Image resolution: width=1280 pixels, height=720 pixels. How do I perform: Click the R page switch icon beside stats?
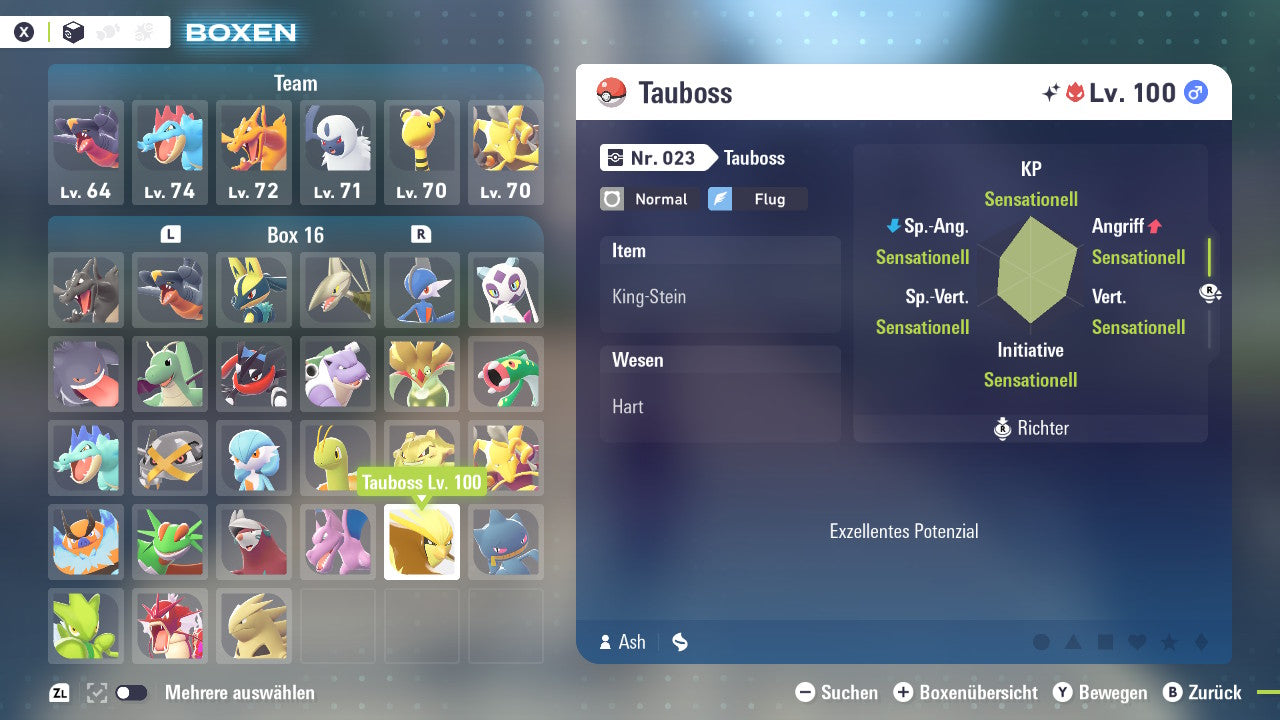point(1211,294)
